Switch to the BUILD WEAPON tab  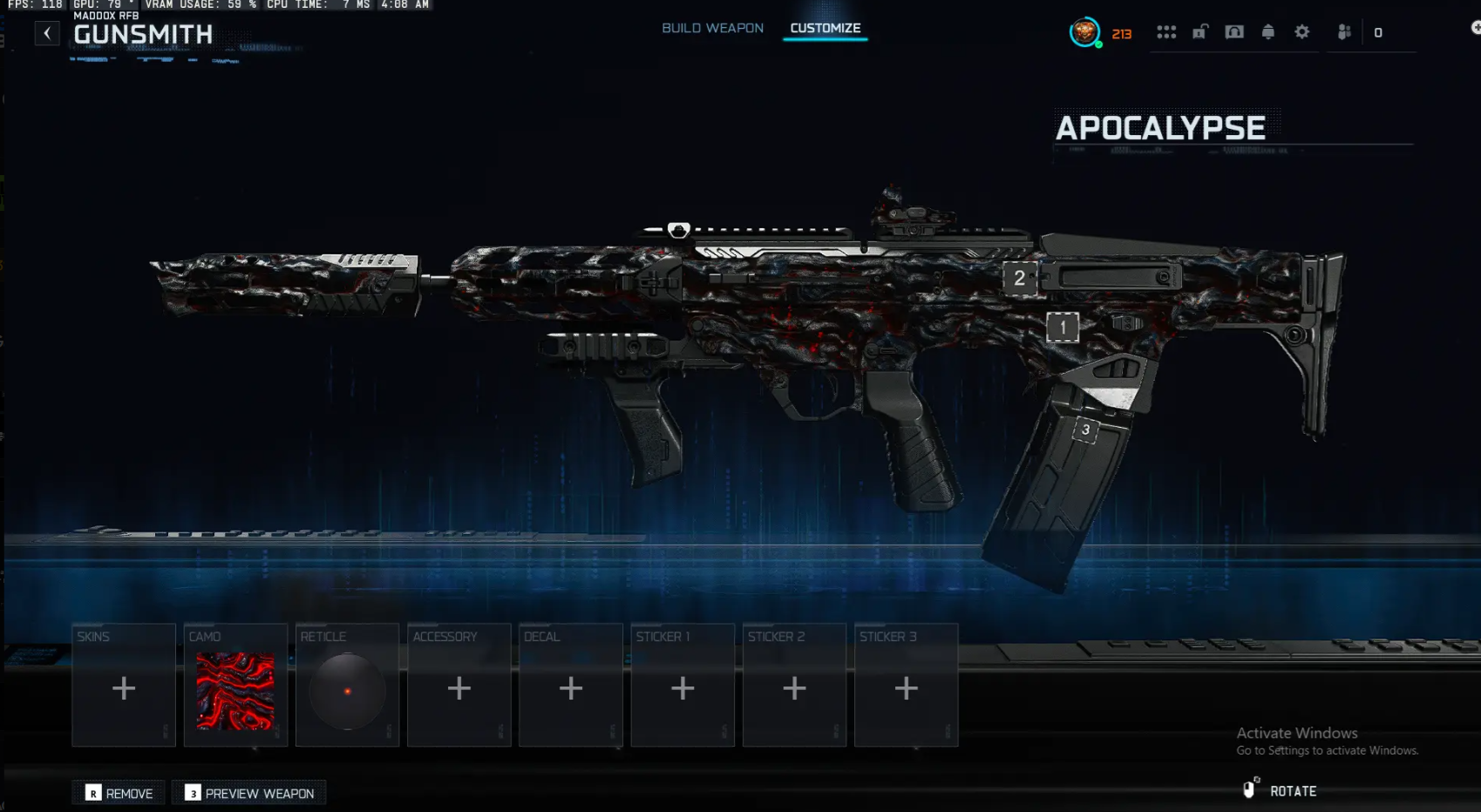coord(711,28)
